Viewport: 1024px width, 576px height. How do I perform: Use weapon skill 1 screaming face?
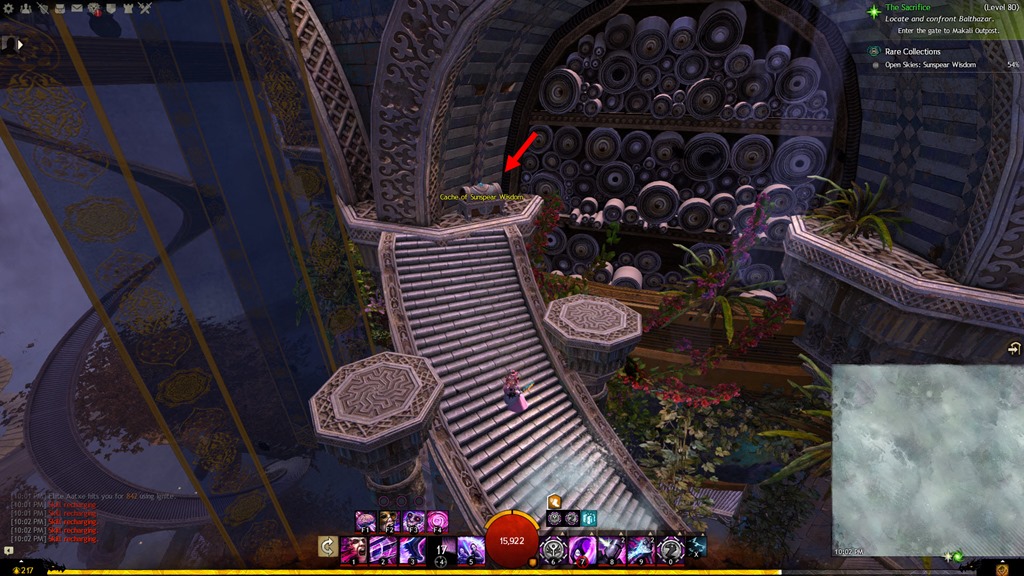(354, 549)
